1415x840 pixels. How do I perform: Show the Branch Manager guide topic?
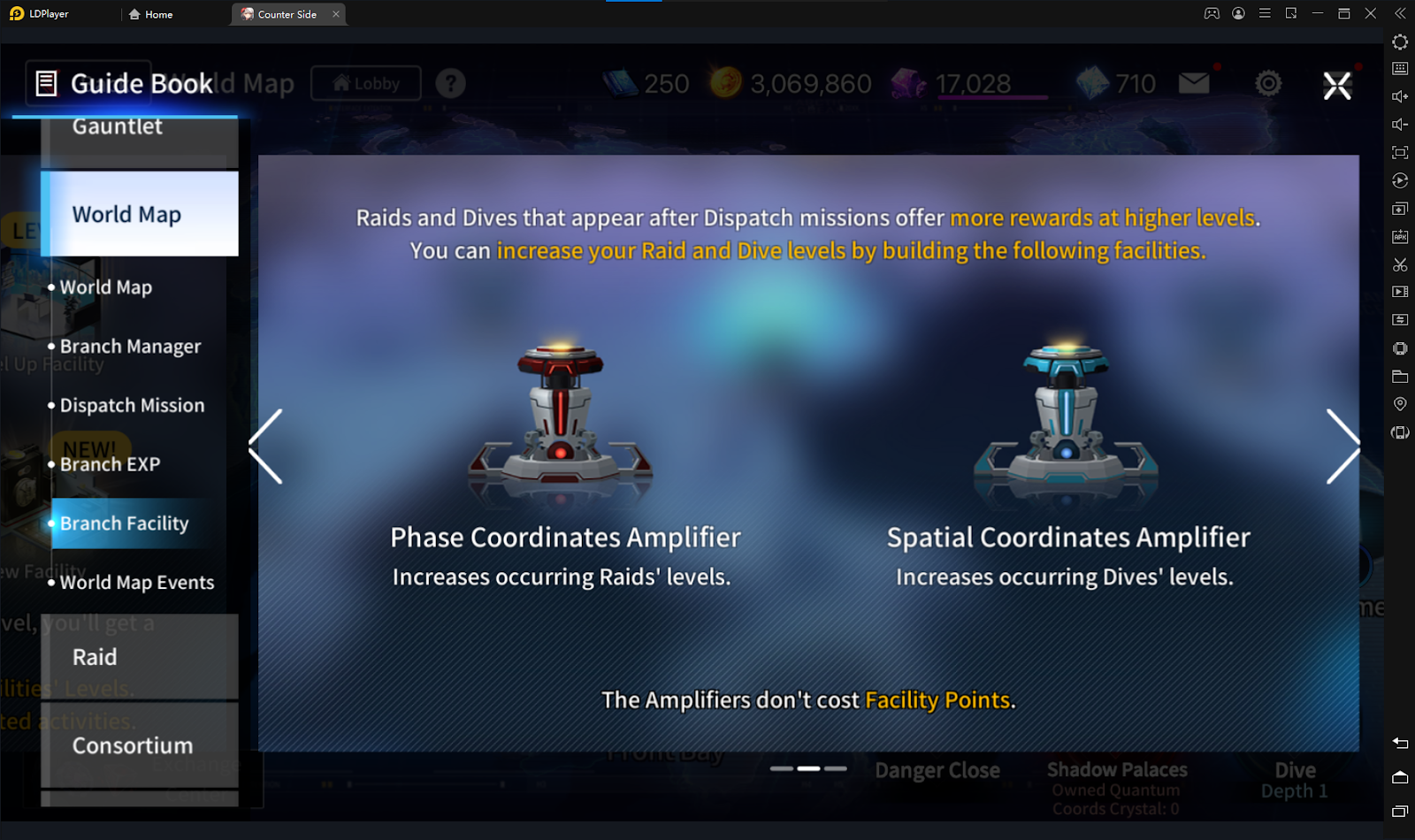tap(130, 347)
